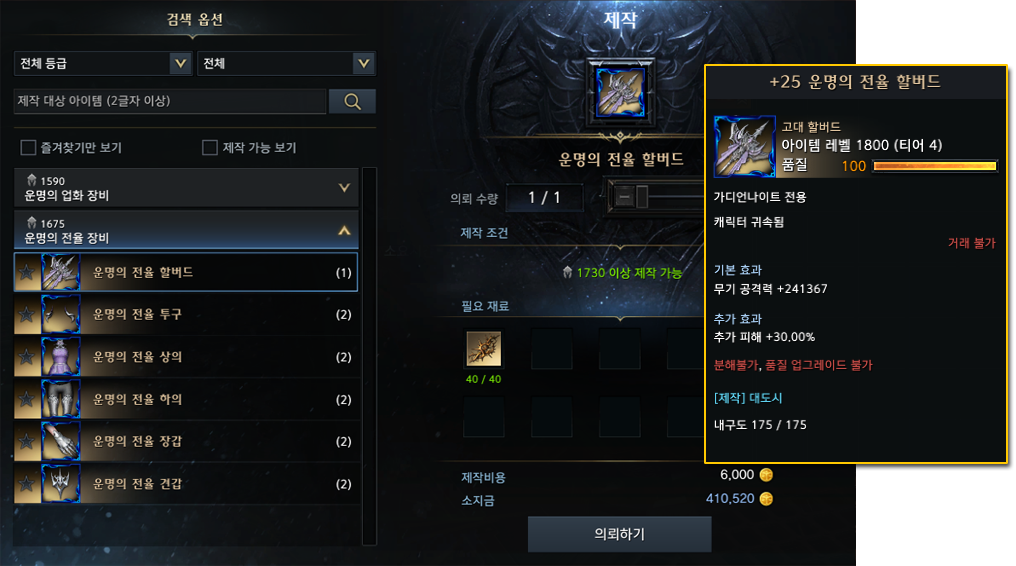Choose the 운명의 전율 상의 recipe
The width and height of the screenshot is (1016, 566).
[186, 357]
